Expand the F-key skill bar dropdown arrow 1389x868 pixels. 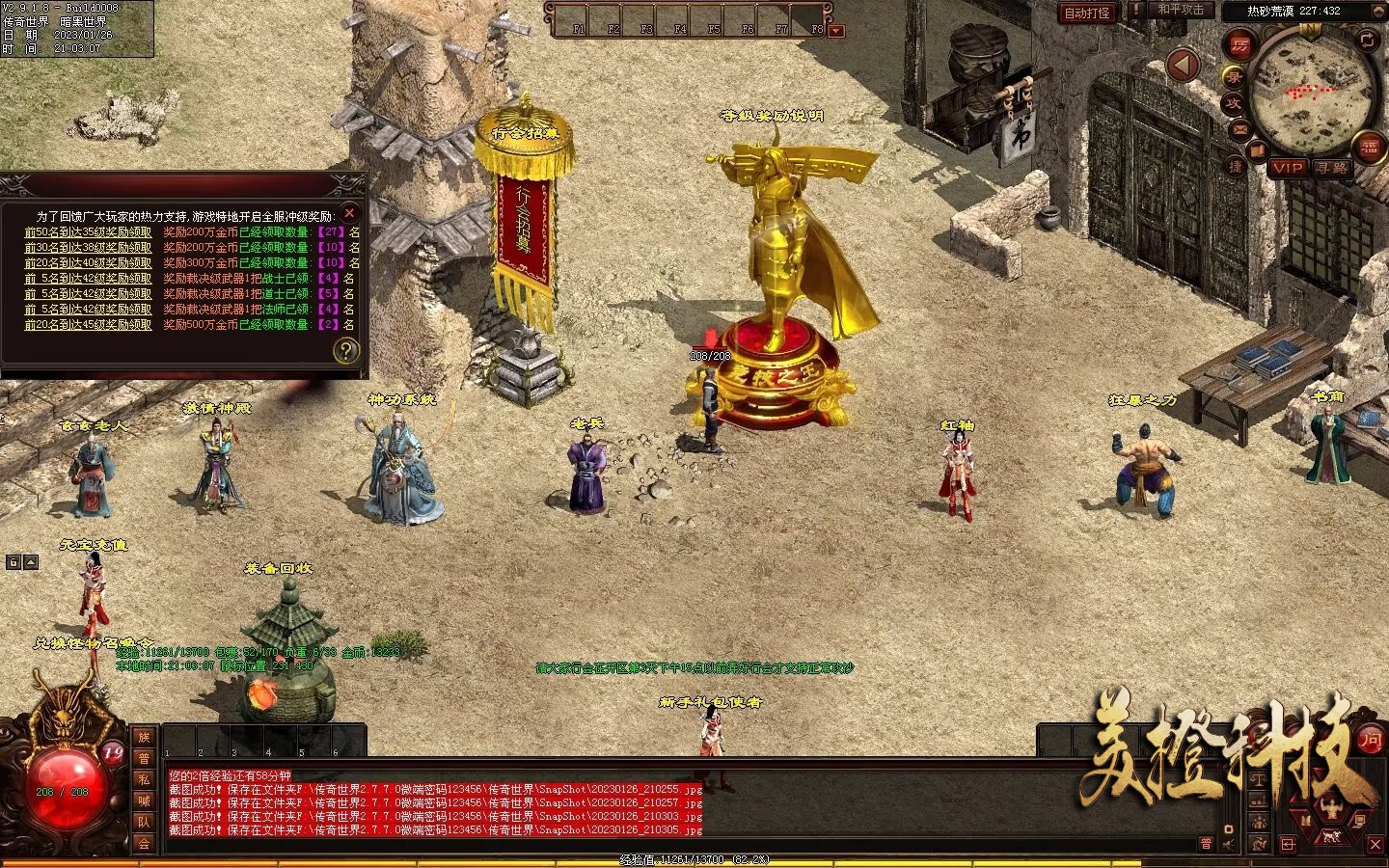pos(836,31)
